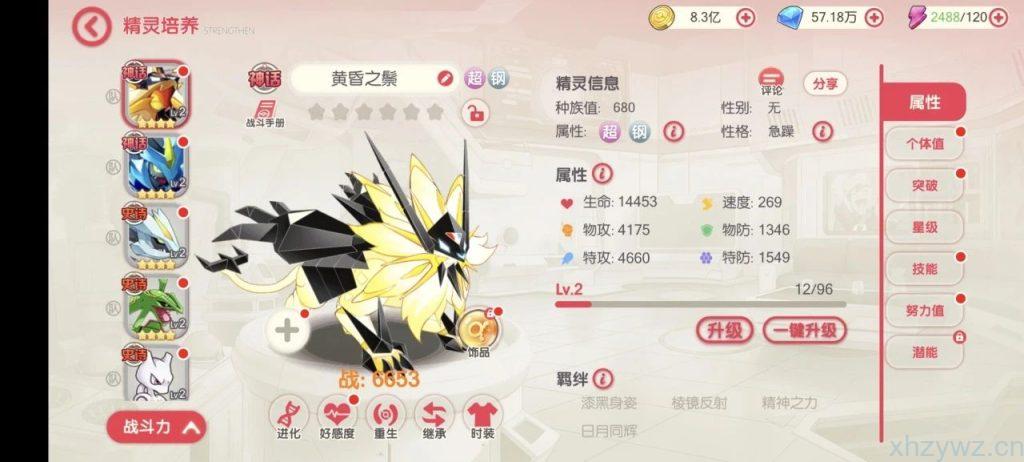This screenshot has width=1024, height=462.
Task: Switch to the 星级 tab
Action: 924,227
